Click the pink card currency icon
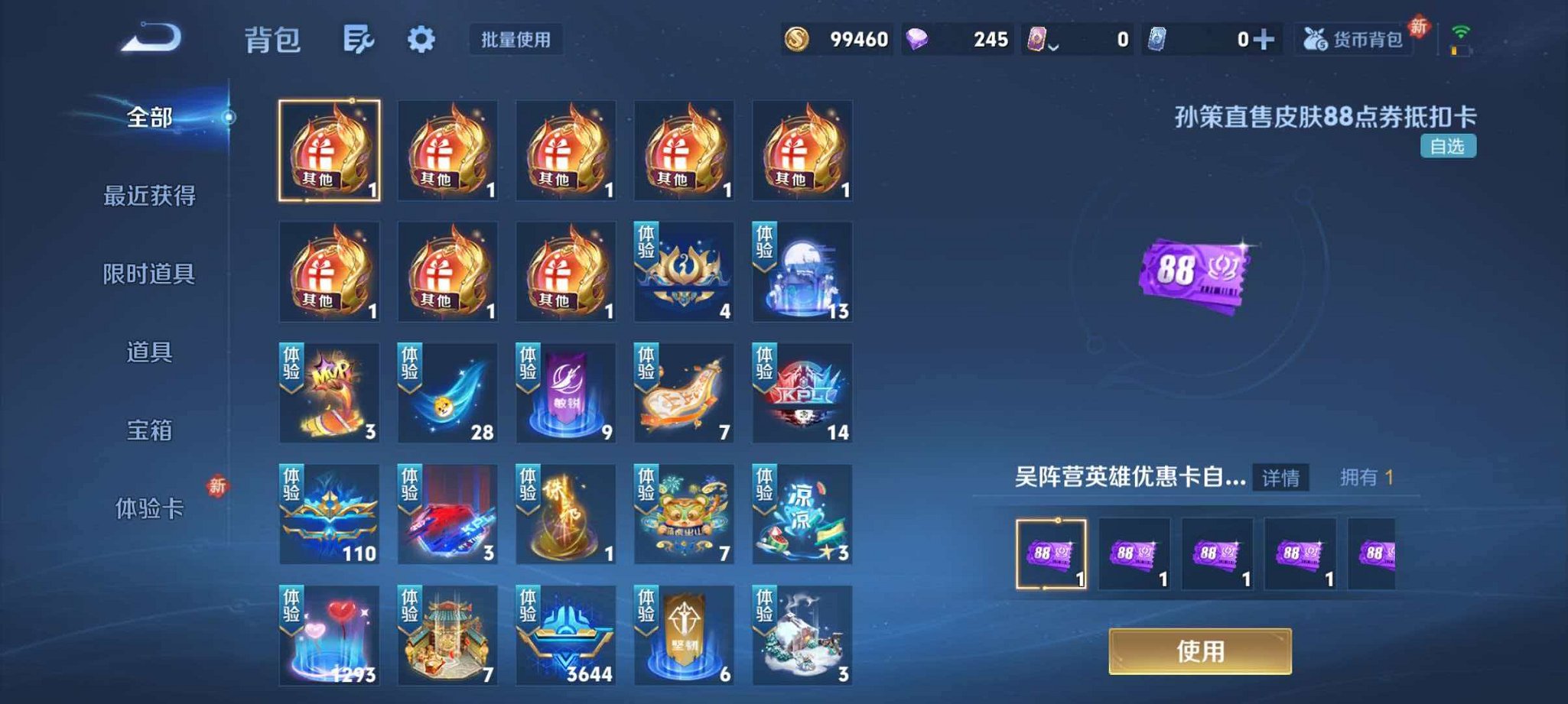 coord(1036,38)
